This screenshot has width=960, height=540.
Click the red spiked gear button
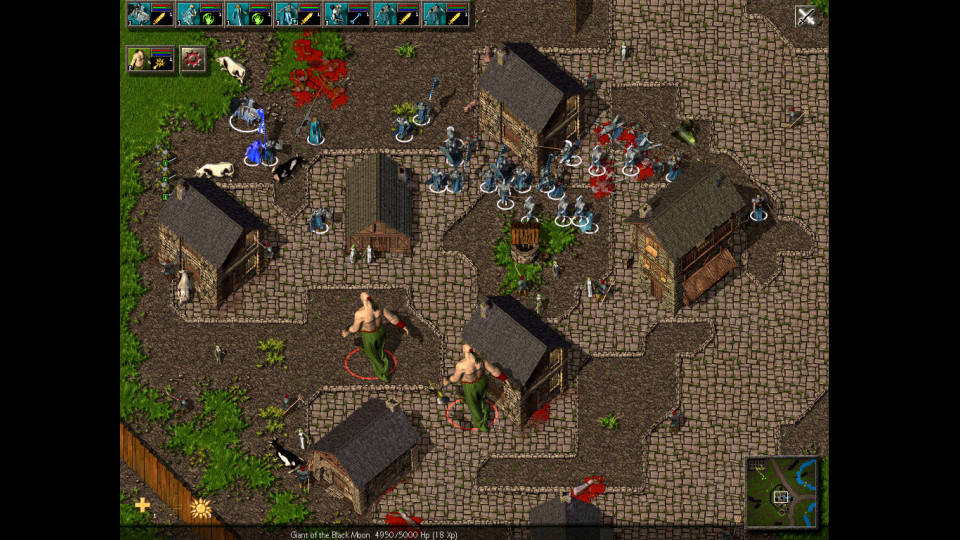(x=193, y=60)
